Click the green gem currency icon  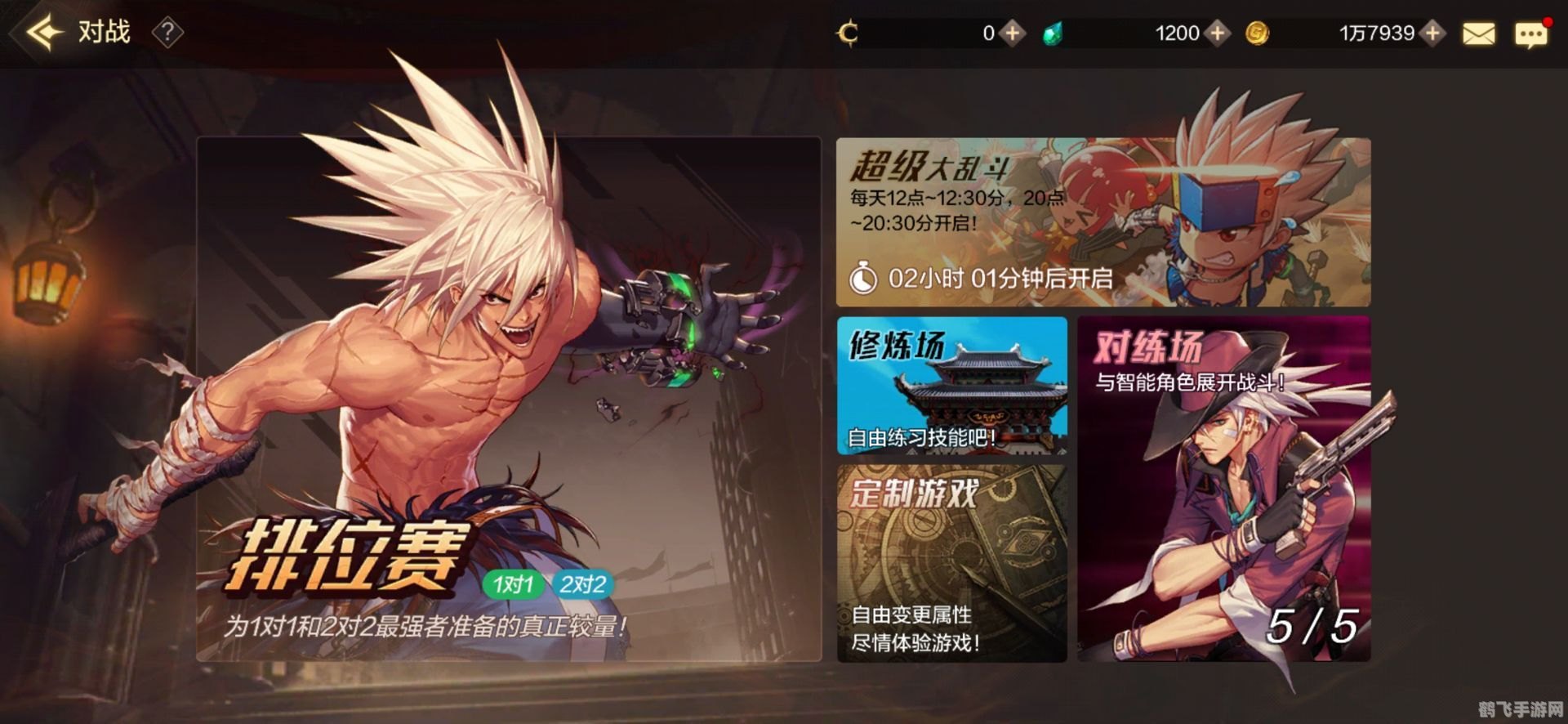click(x=1053, y=34)
